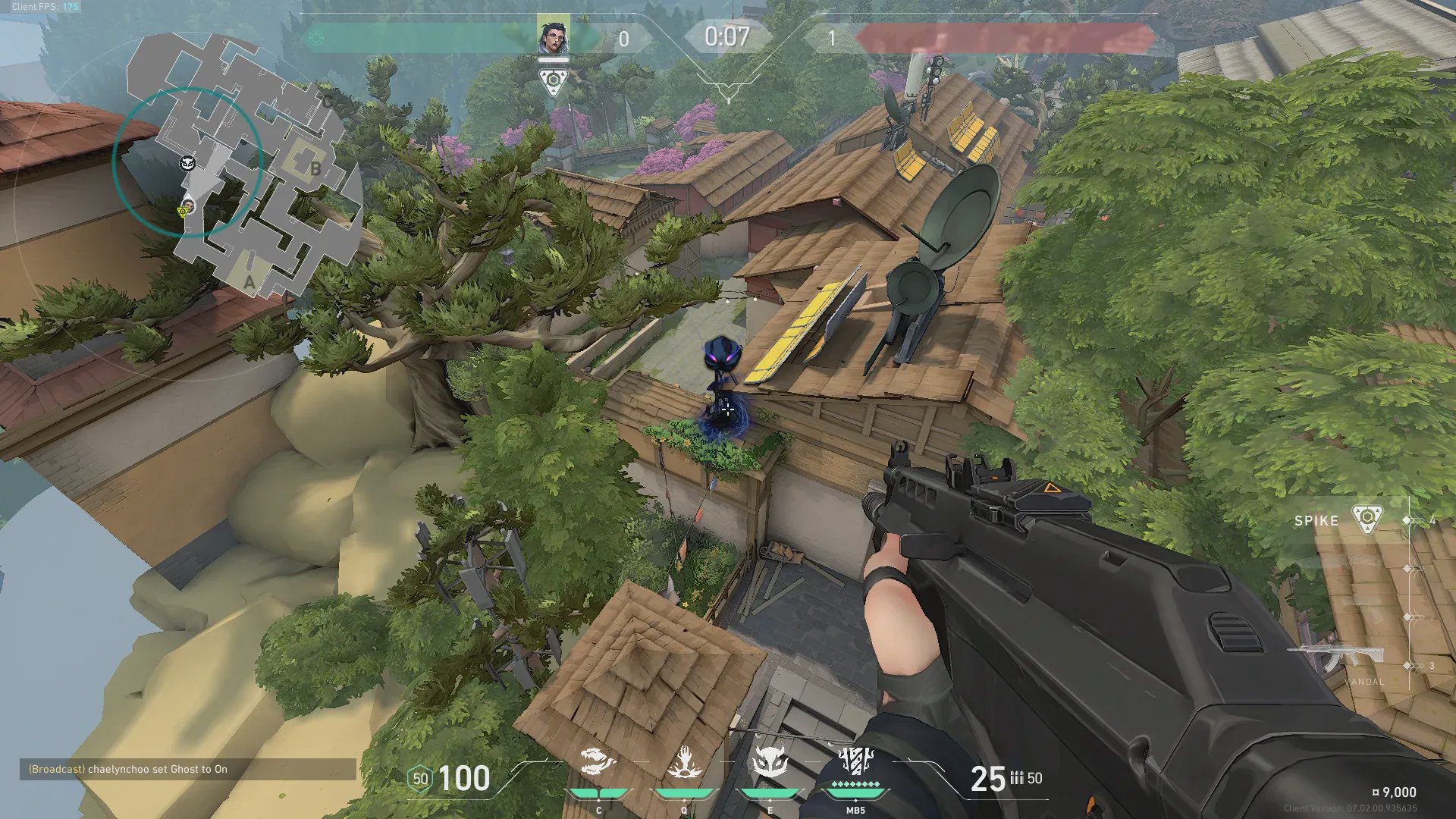Activate the Prowler ability icon labeled C
The image size is (1456, 819).
coord(598,763)
